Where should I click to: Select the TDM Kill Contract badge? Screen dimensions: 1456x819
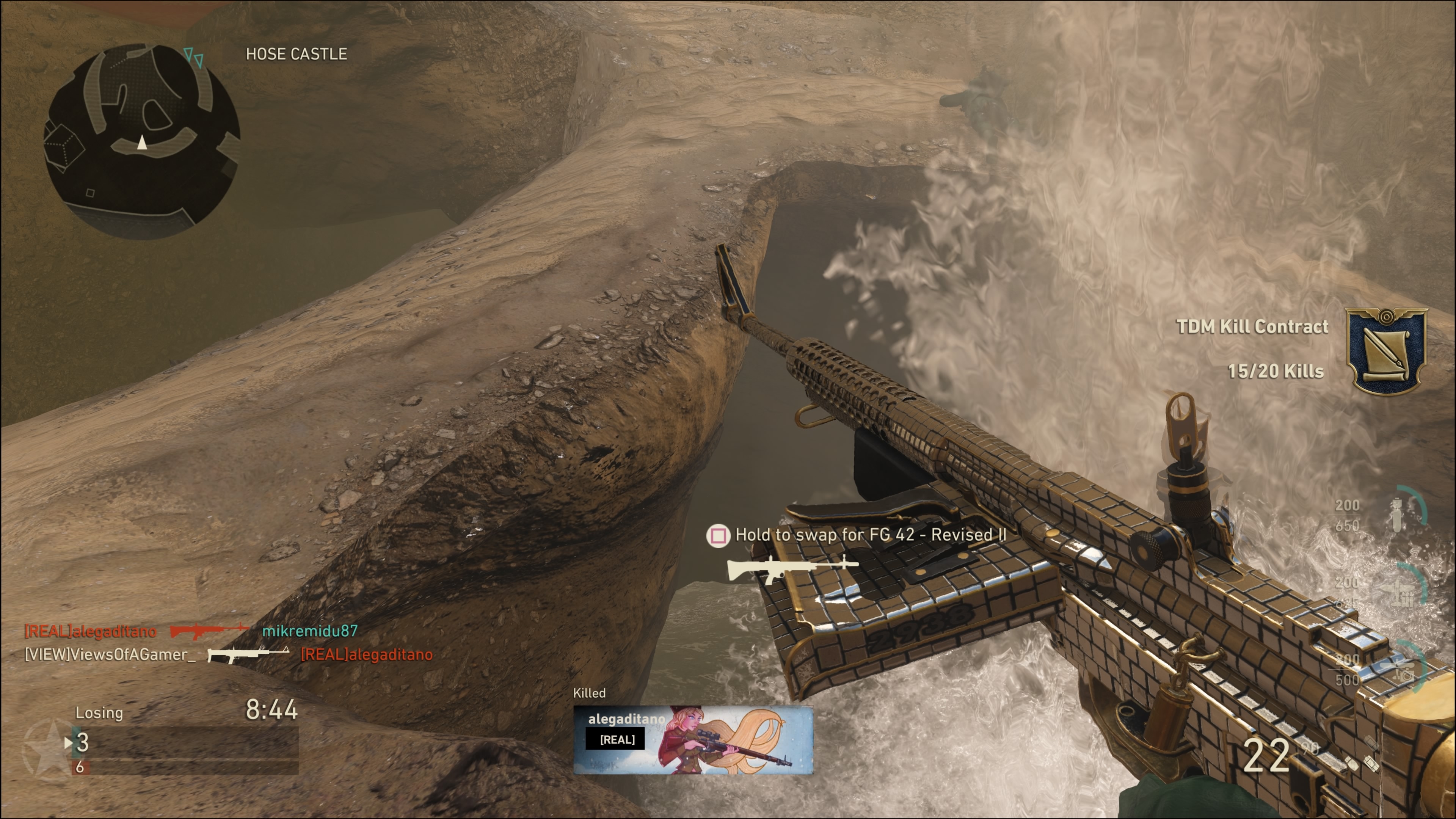click(x=1386, y=350)
